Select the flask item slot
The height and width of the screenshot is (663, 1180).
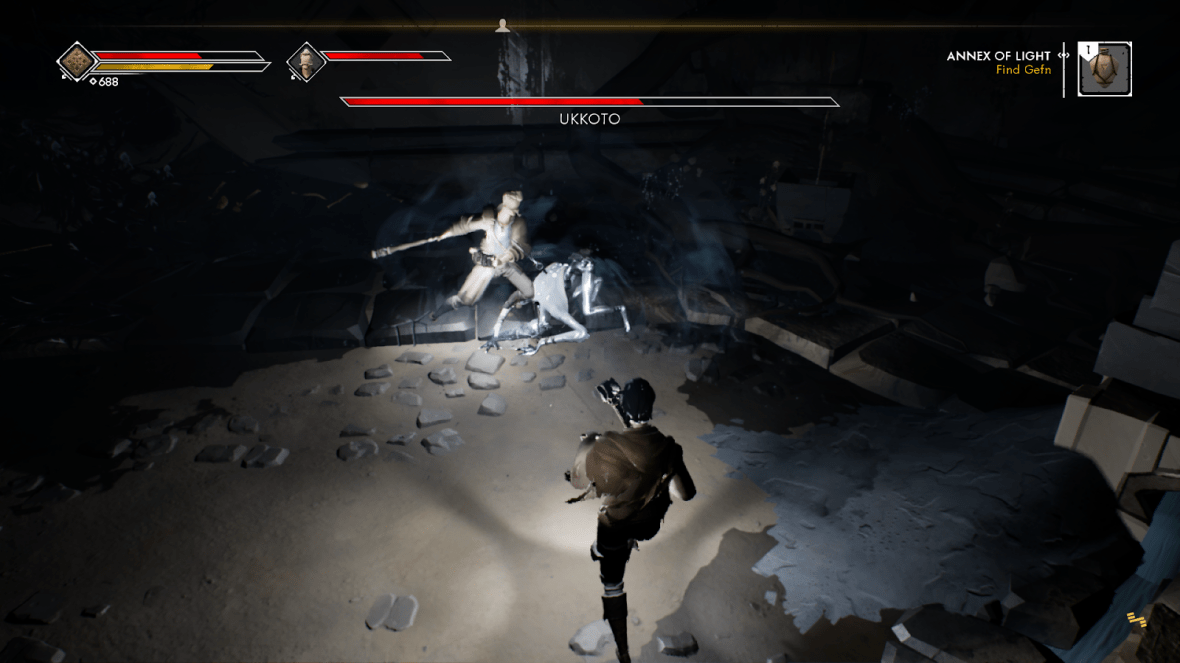(x=1105, y=69)
